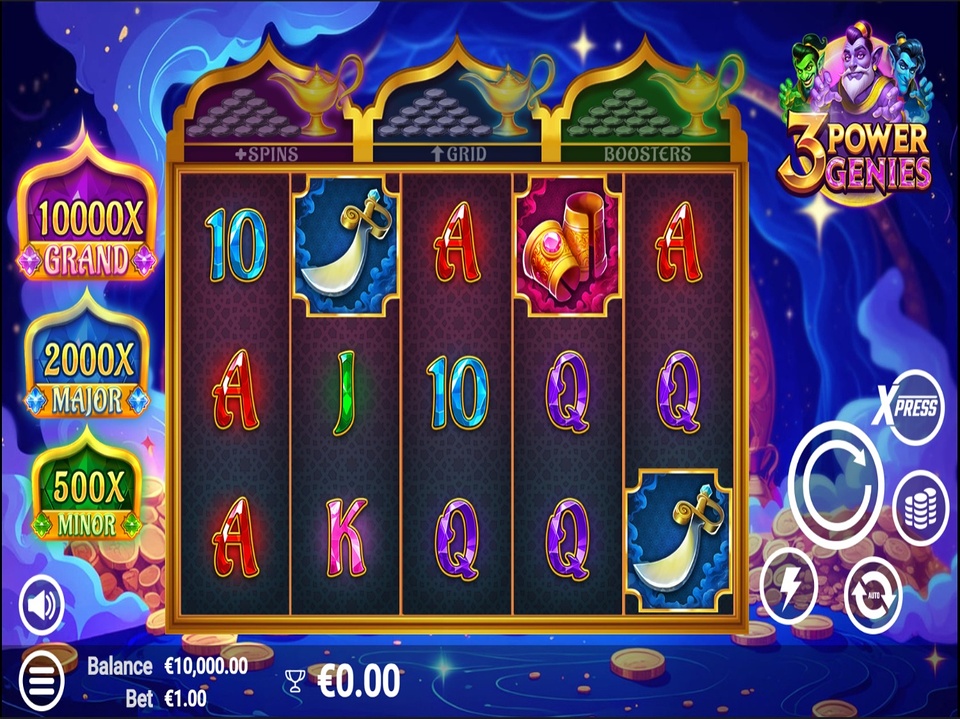Toggle sound with the speaker icon
The image size is (960, 719).
pos(42,604)
